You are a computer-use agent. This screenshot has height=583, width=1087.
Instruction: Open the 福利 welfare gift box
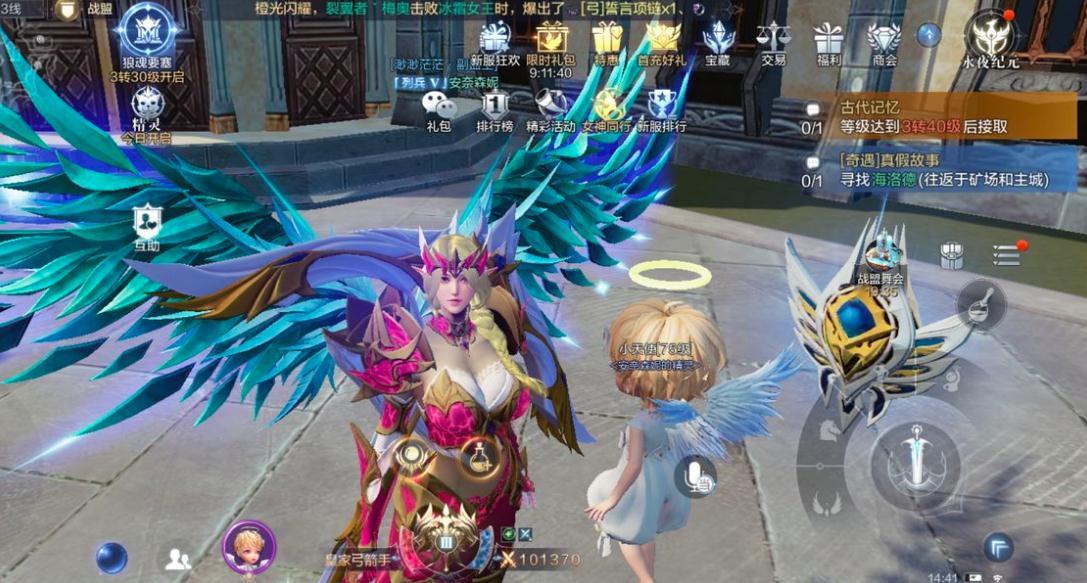tap(828, 42)
